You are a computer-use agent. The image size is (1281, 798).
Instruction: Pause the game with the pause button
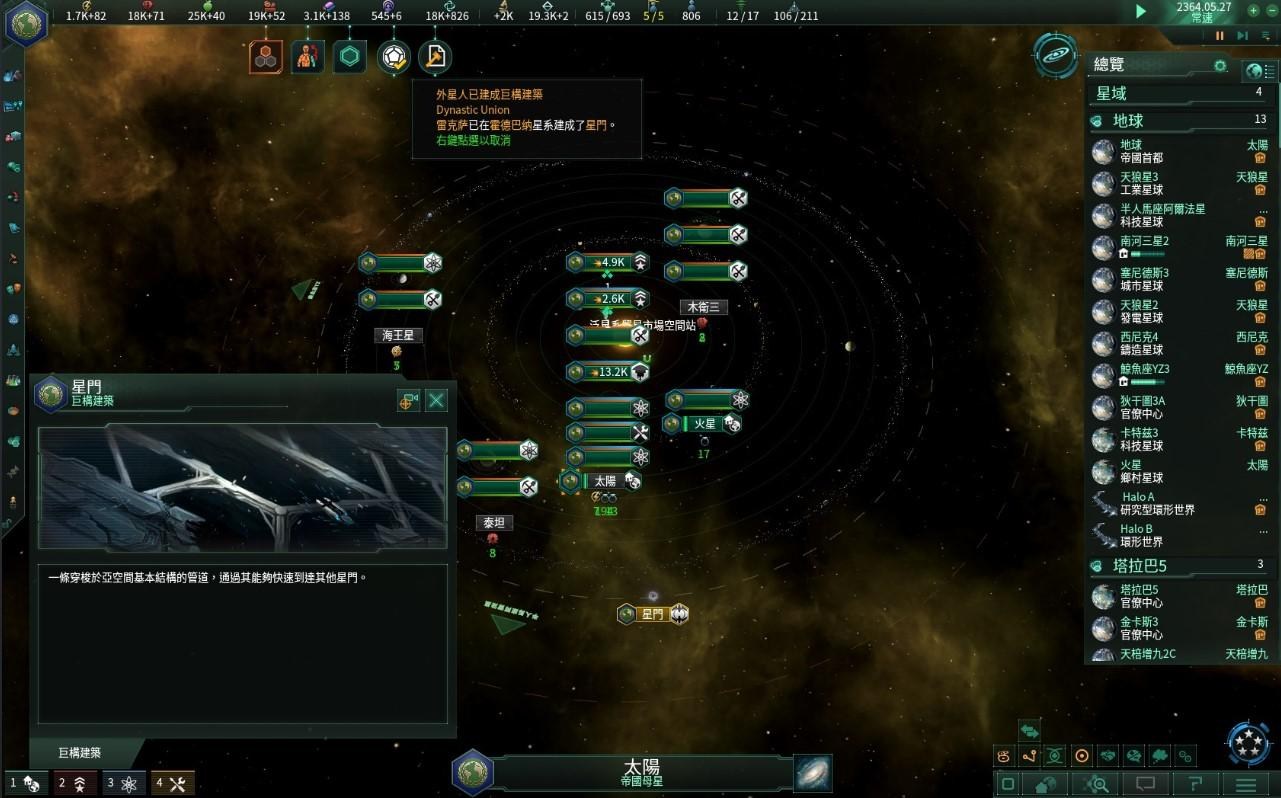pyautogui.click(x=1220, y=36)
